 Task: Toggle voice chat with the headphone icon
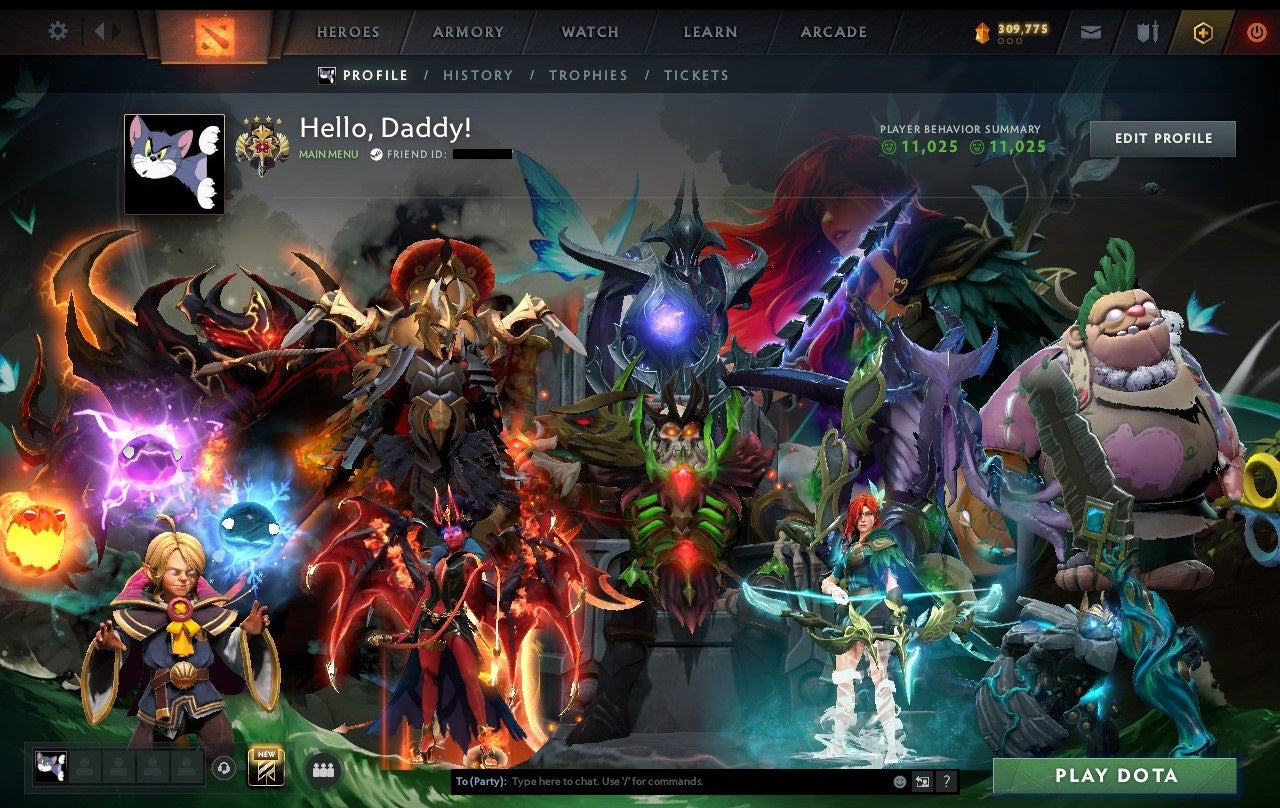(x=223, y=768)
